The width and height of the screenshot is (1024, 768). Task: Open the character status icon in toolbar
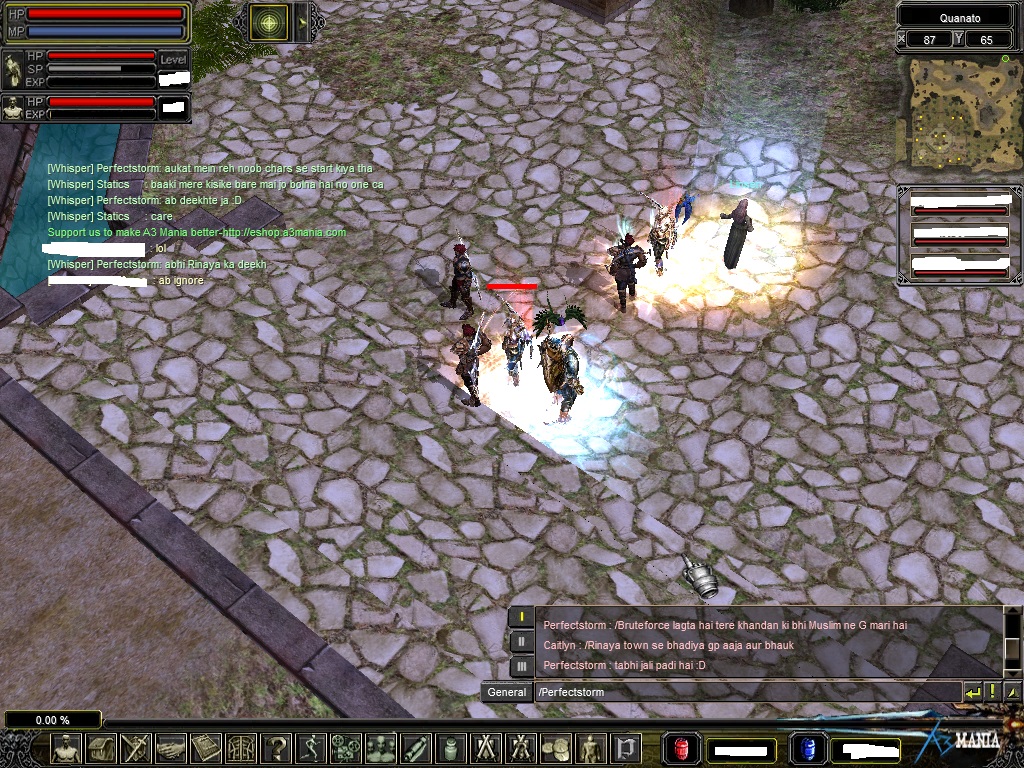67,747
